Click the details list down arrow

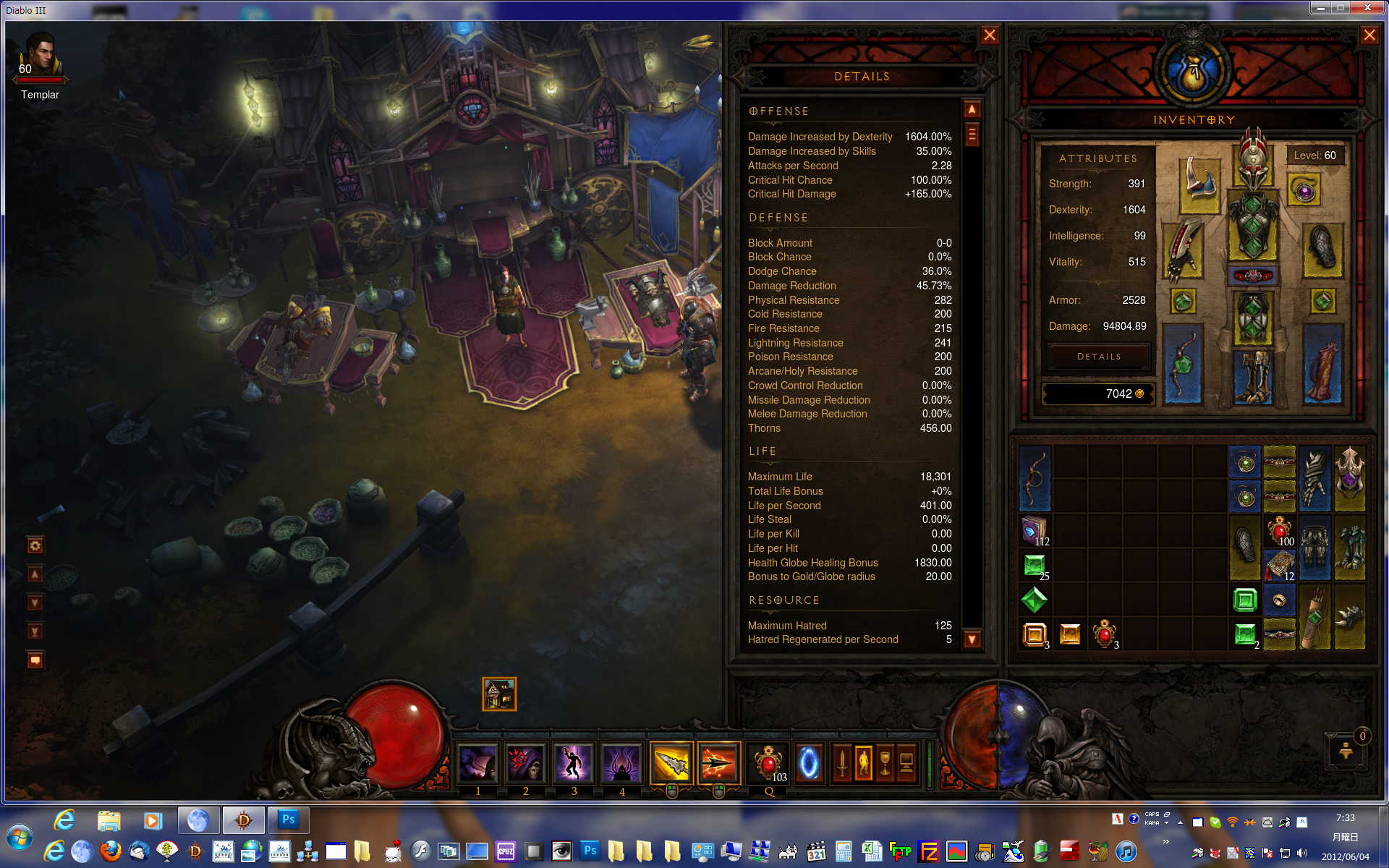tap(972, 639)
